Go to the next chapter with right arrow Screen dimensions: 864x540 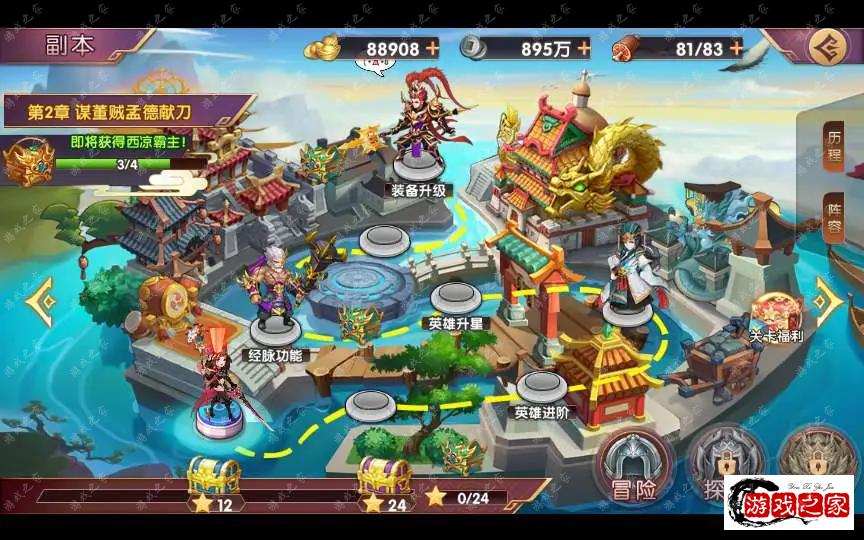(829, 297)
